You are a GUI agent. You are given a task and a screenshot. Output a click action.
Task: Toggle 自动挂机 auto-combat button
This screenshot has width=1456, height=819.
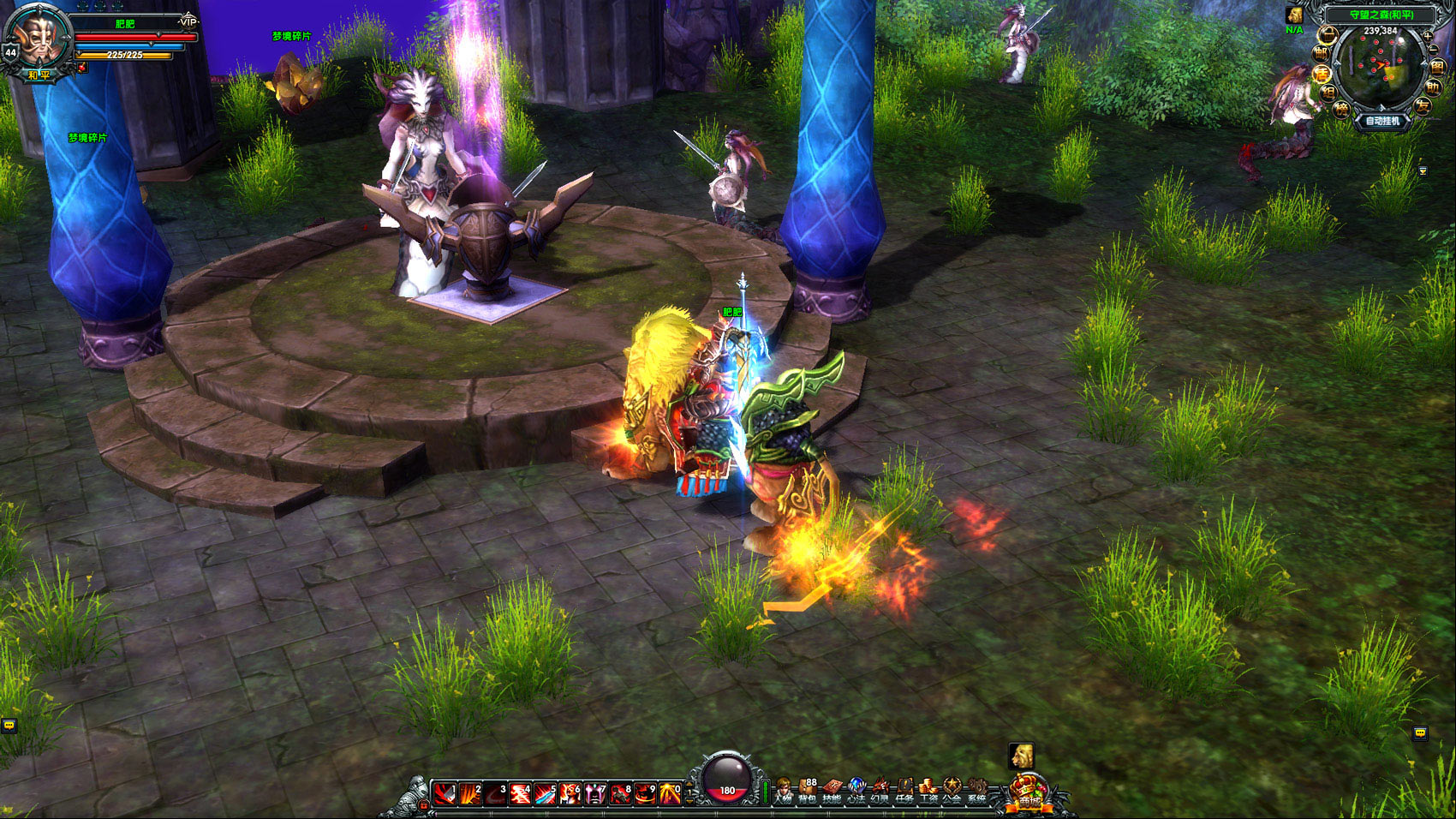[x=1382, y=122]
